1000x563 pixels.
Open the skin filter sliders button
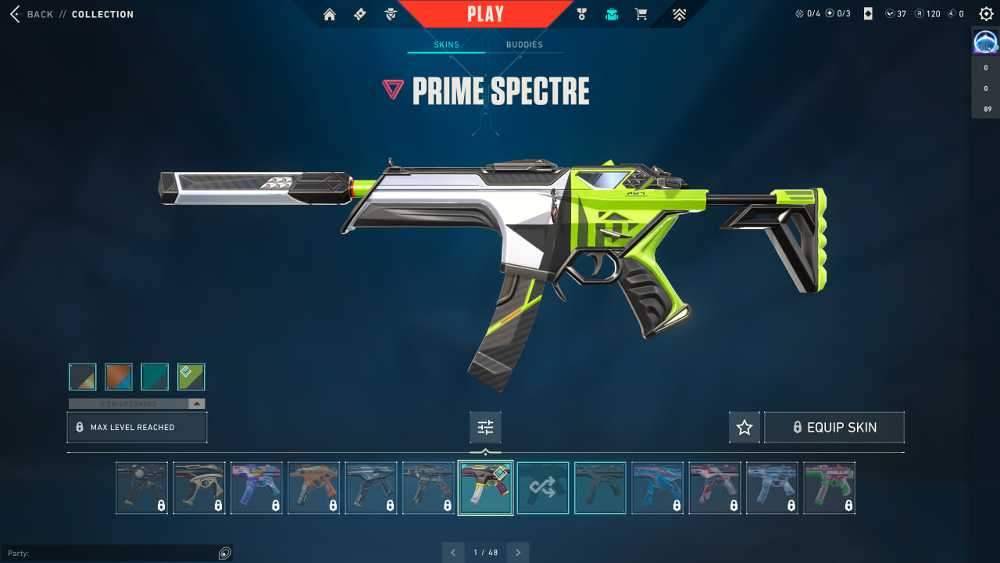pos(486,427)
